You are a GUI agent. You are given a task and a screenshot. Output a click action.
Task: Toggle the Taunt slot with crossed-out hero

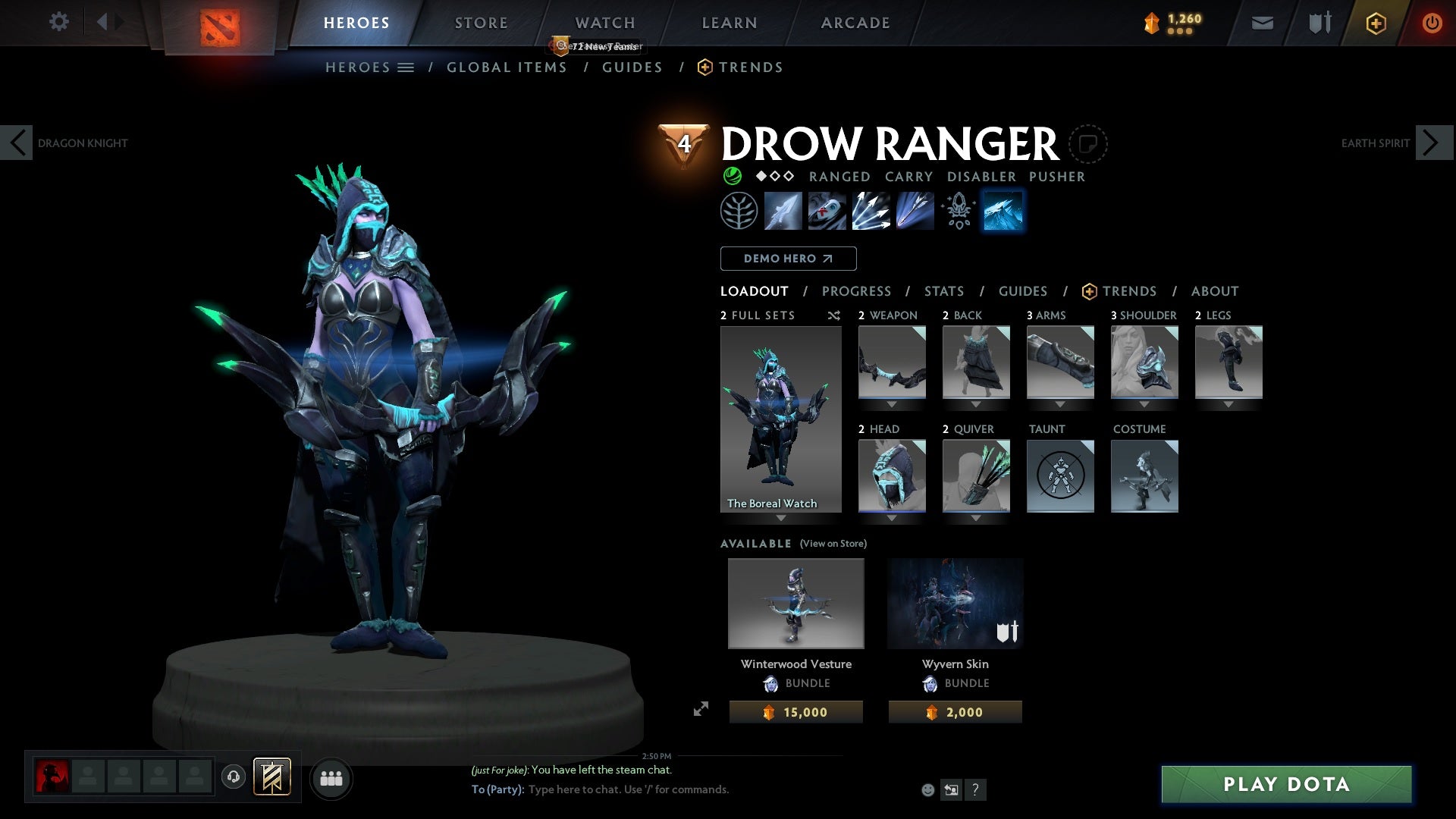[1060, 476]
